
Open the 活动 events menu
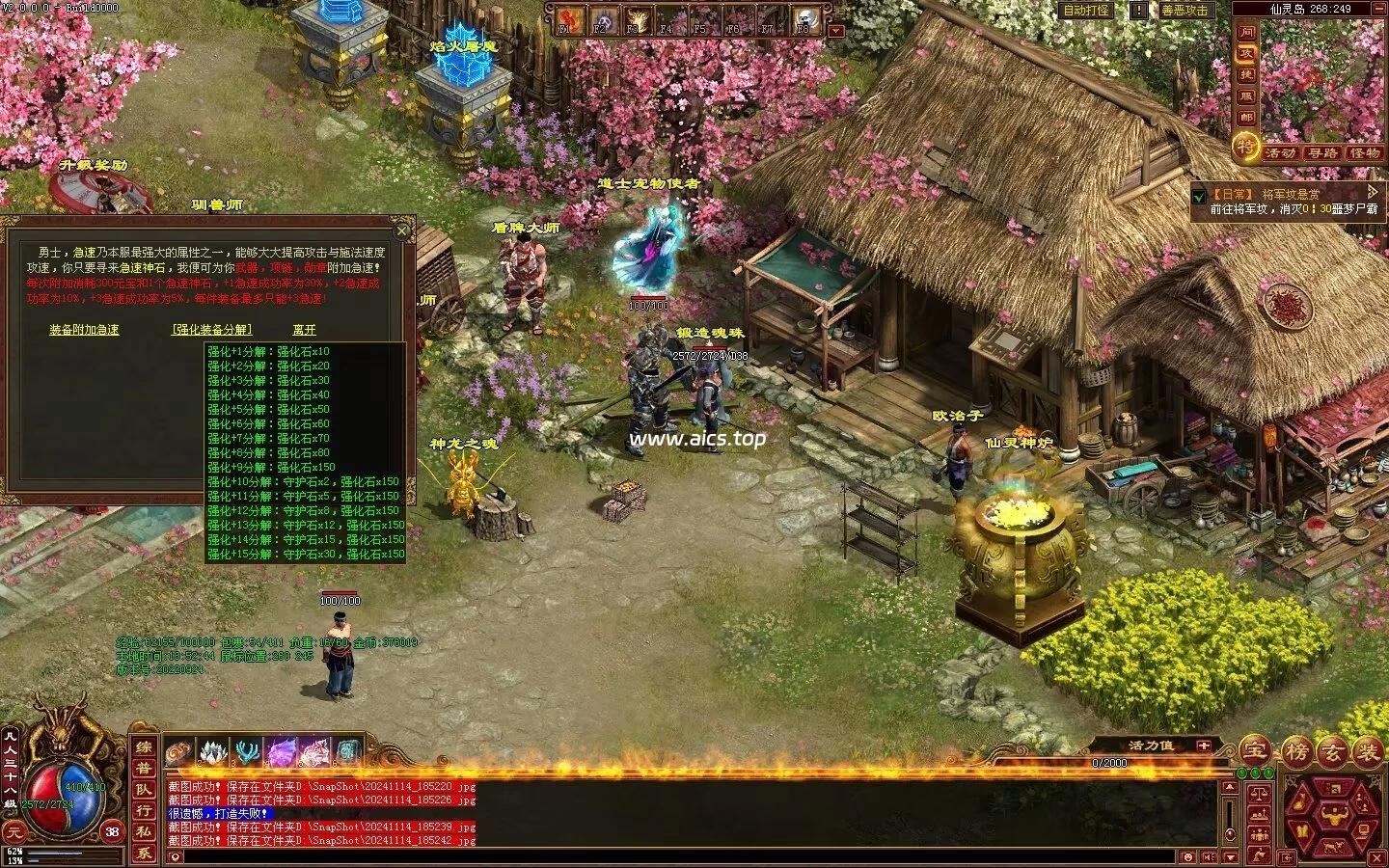click(x=1280, y=153)
